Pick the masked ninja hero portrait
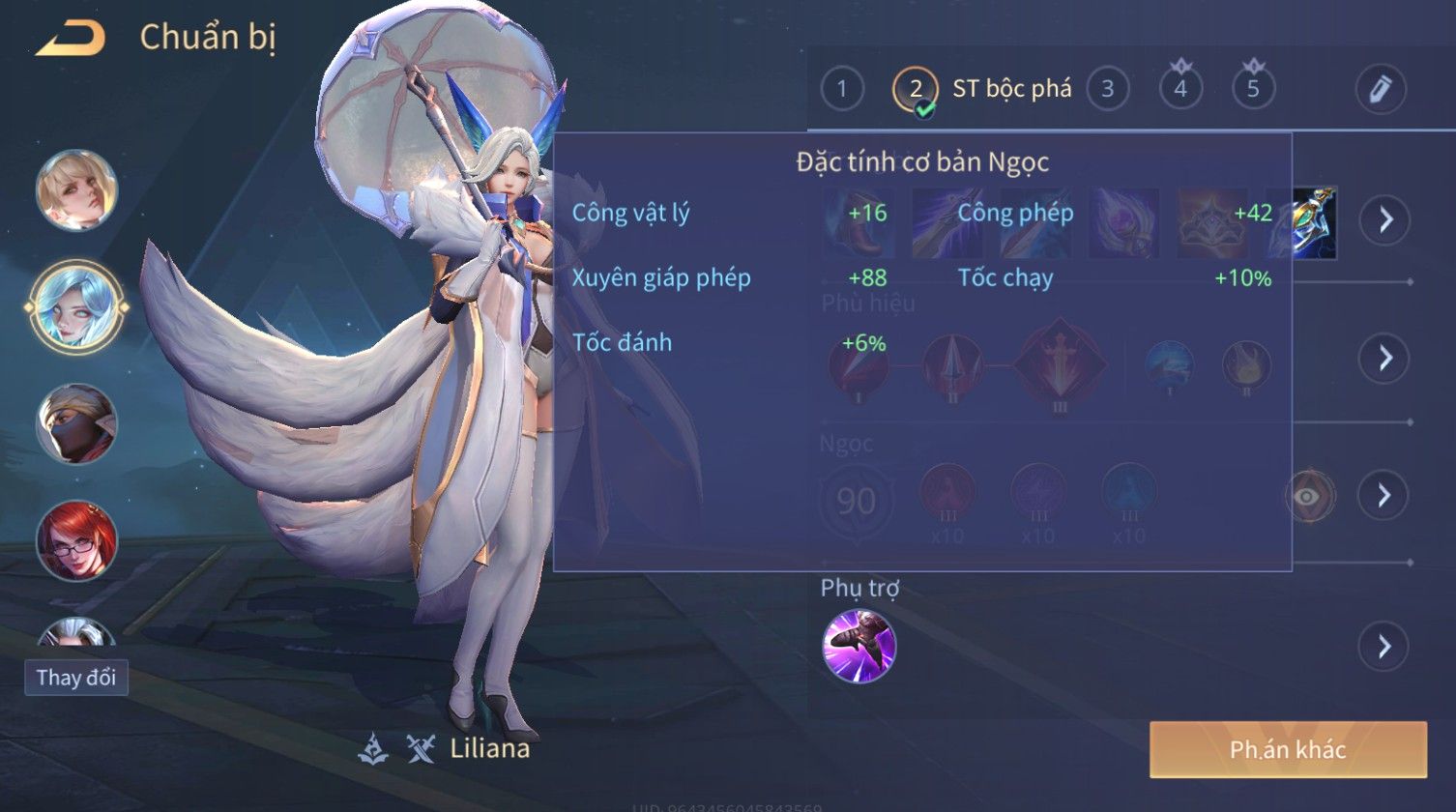Viewport: 1456px width, 812px height. coord(76,423)
